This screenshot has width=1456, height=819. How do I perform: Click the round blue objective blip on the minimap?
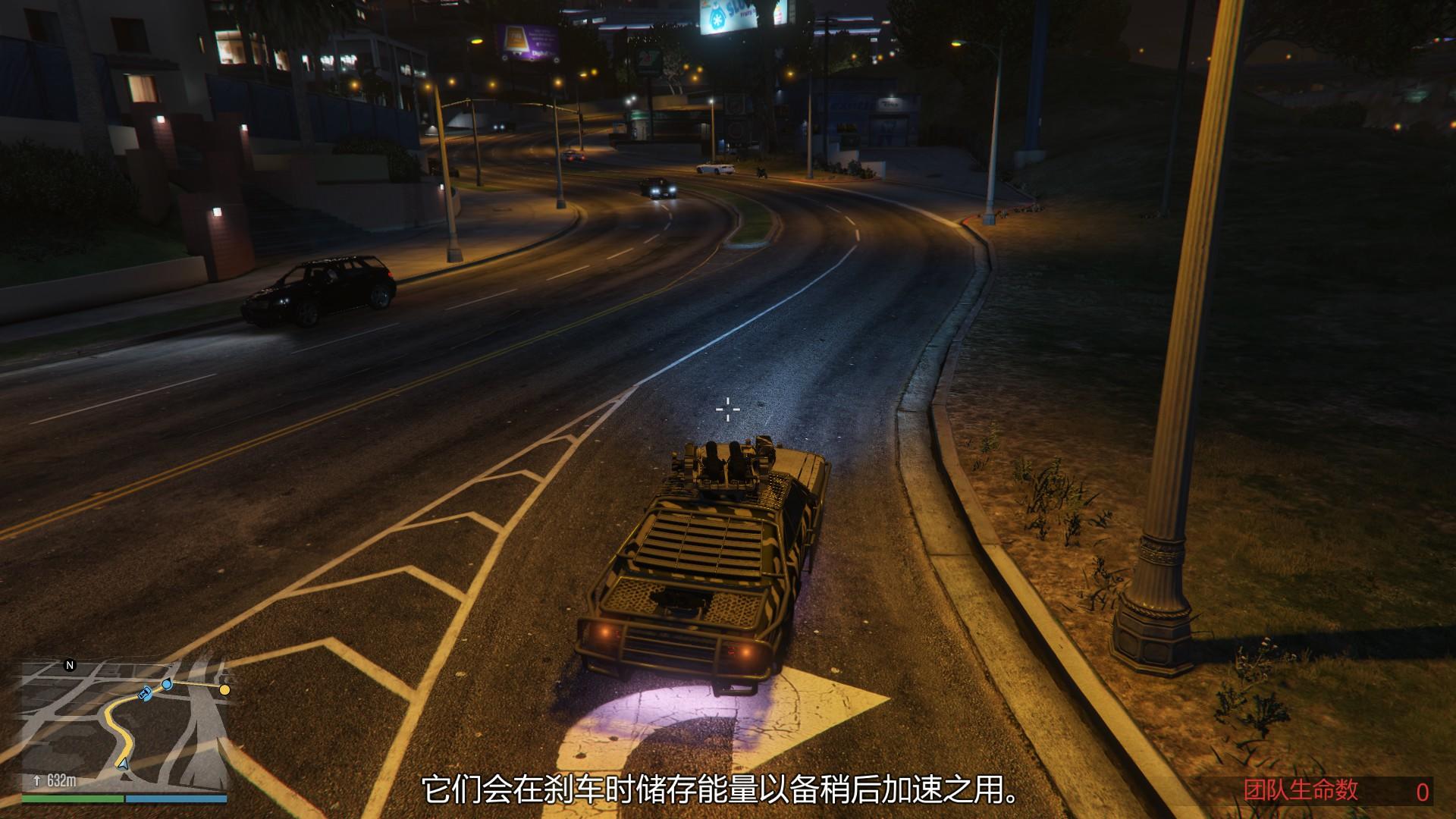166,686
